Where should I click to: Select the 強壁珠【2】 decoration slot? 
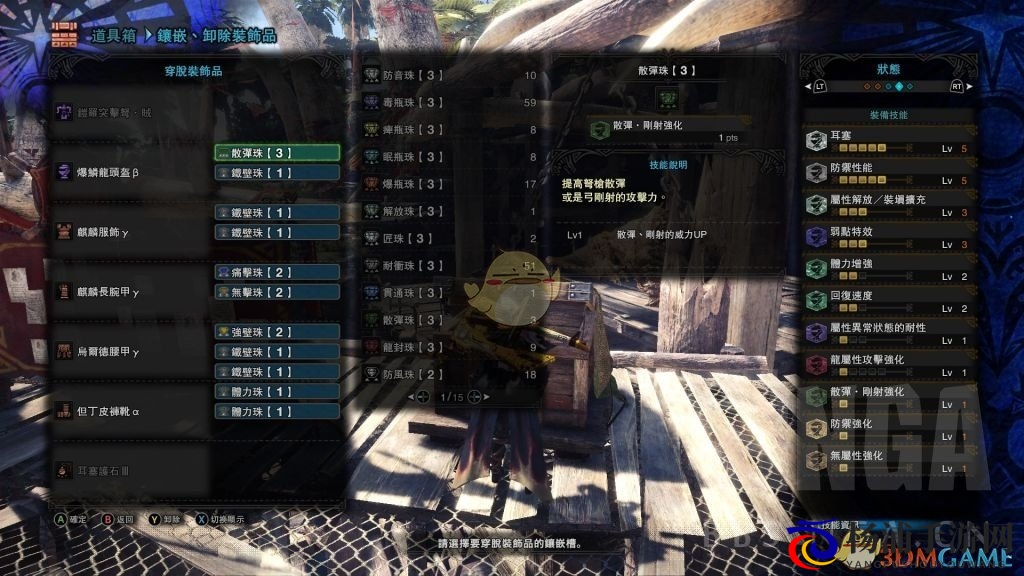[277, 332]
